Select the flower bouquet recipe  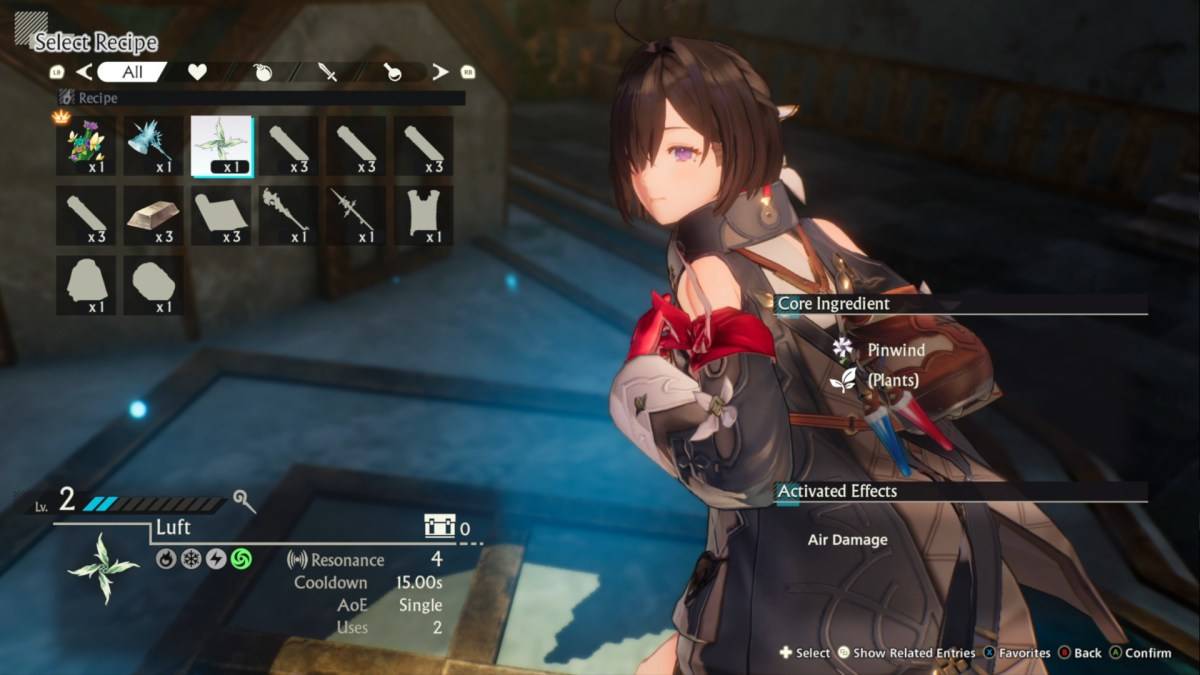pos(86,146)
